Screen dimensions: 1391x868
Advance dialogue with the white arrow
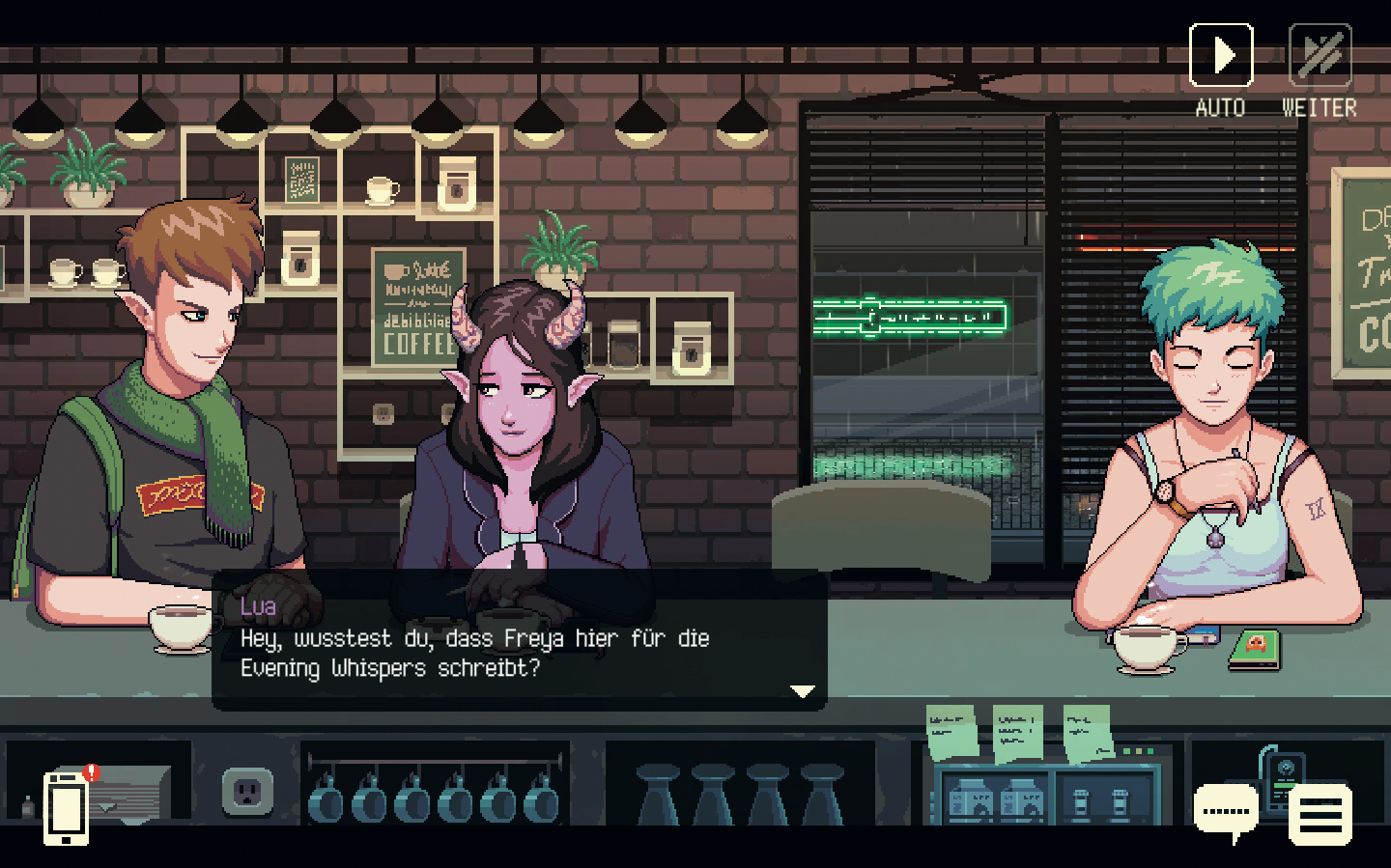coord(803,691)
